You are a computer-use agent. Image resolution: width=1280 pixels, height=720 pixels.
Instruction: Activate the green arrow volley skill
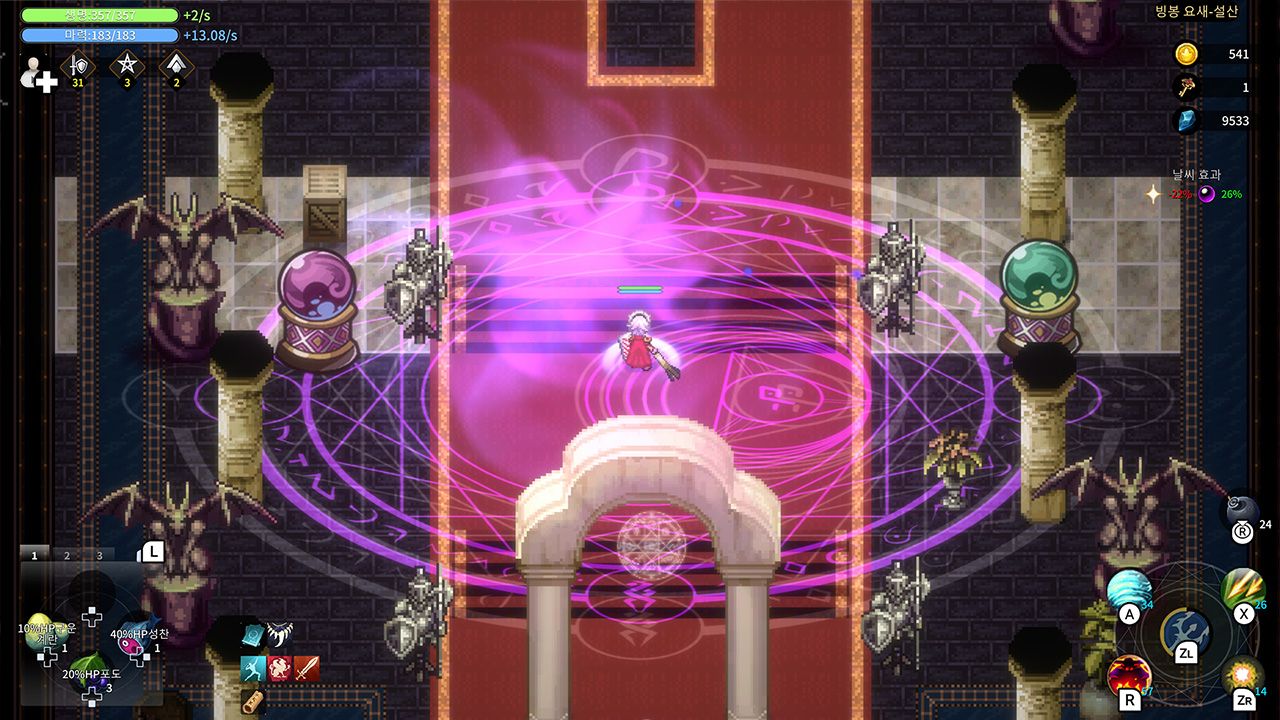[1243, 590]
